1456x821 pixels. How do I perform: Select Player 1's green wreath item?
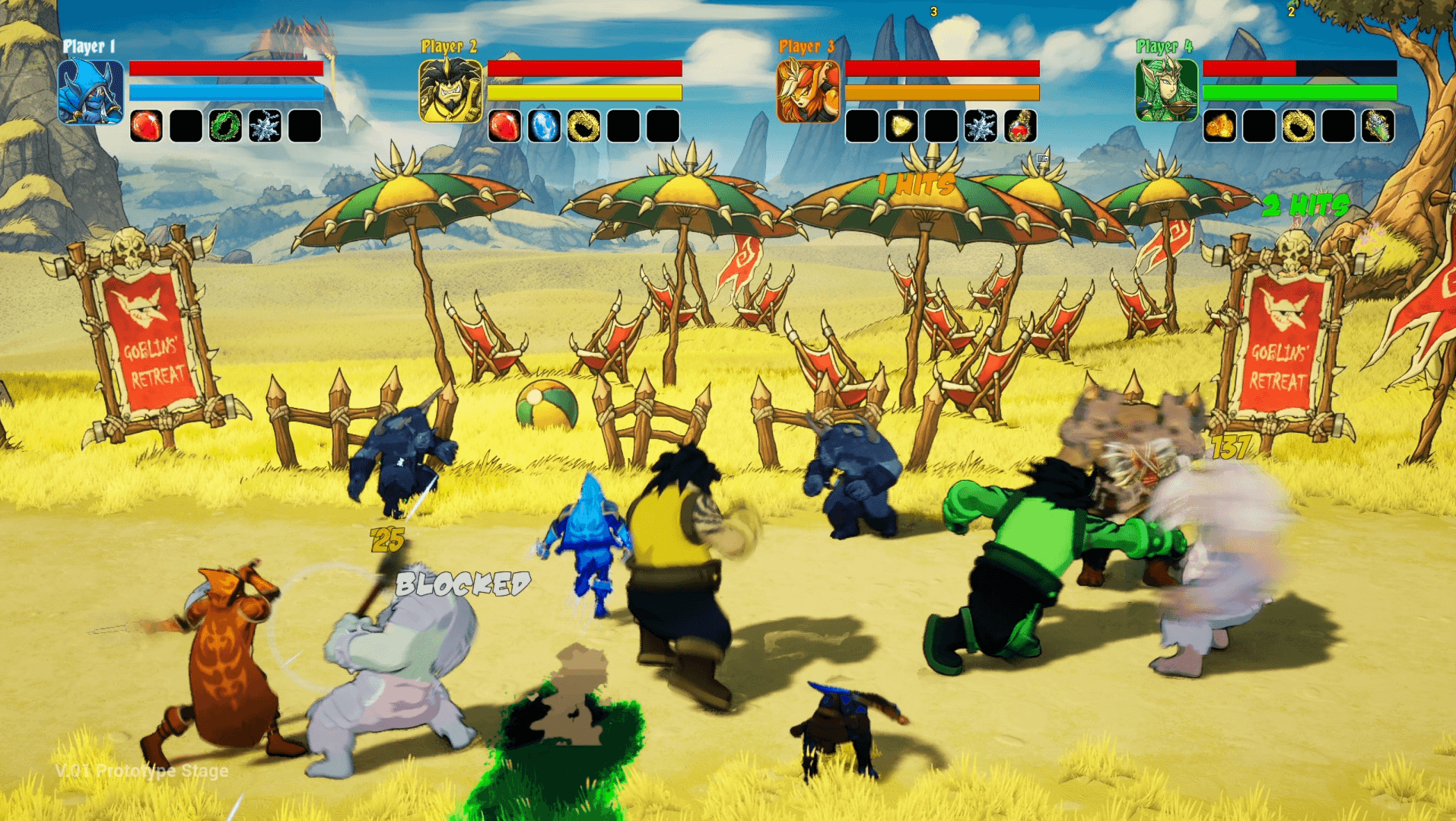(x=225, y=126)
